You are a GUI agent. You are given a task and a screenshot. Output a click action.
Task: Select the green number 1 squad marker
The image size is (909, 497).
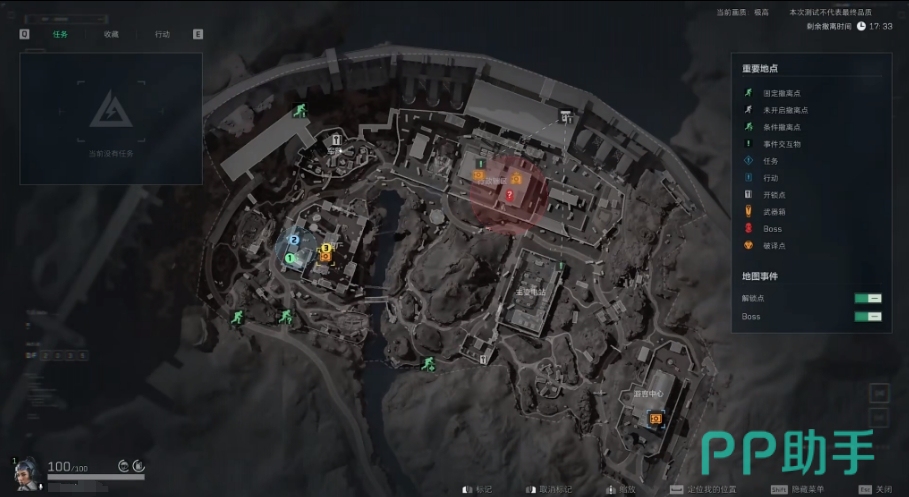point(289,258)
